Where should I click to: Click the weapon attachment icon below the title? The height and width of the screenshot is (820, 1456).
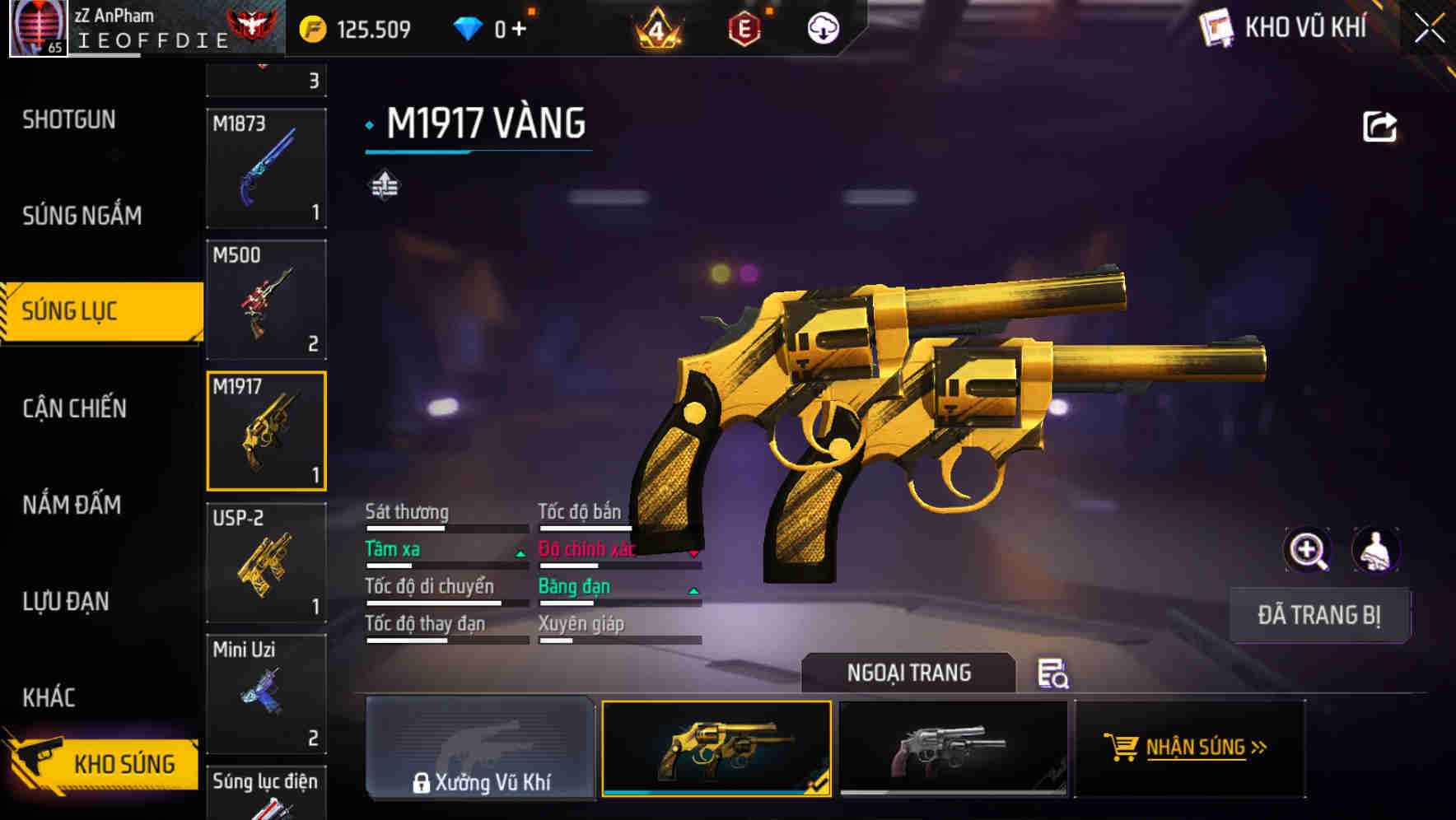384,184
